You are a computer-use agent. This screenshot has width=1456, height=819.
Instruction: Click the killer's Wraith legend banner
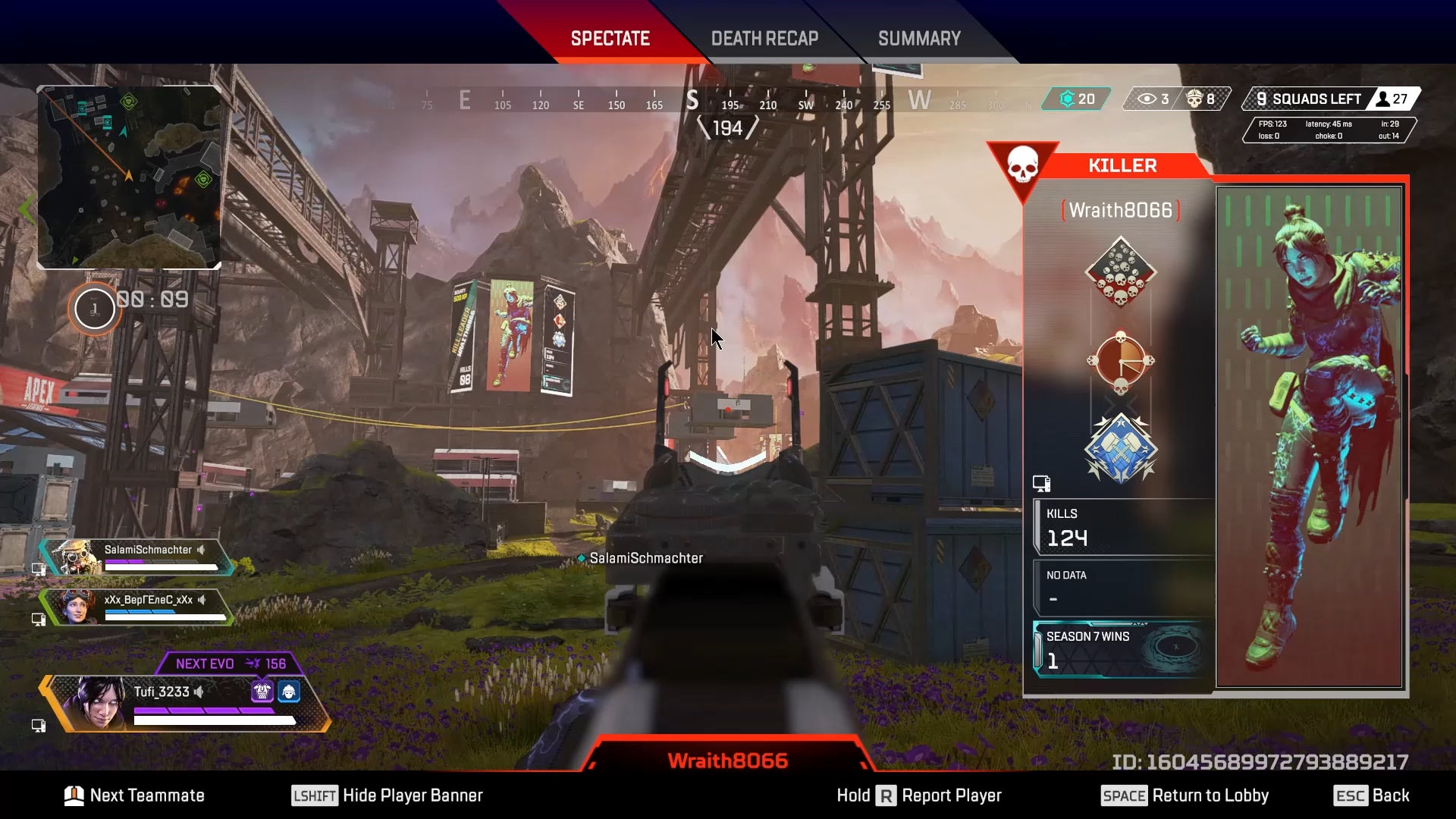[x=1309, y=437]
